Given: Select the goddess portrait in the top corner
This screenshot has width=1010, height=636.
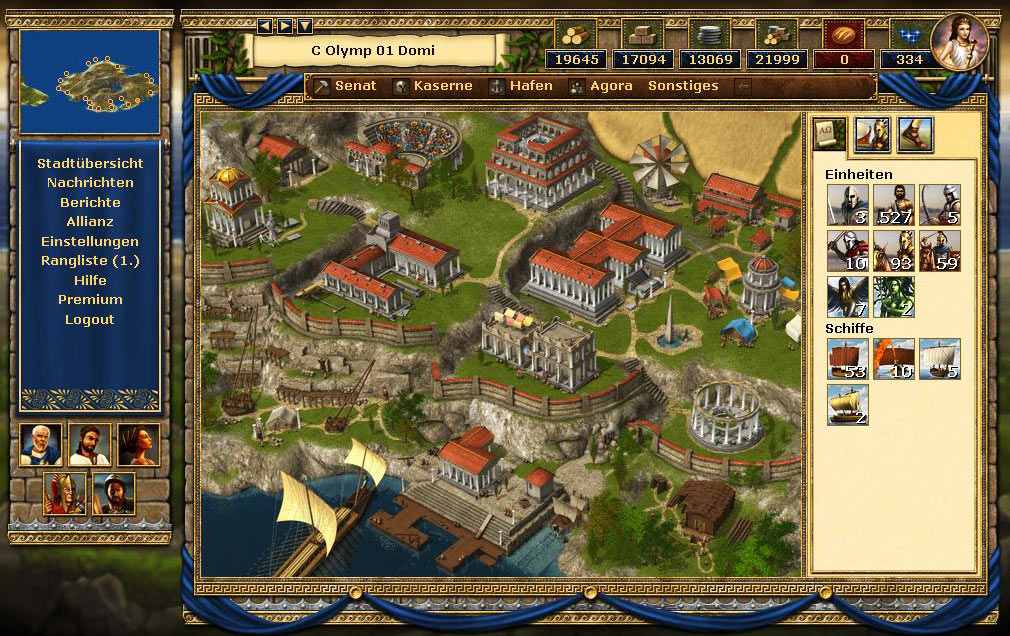Looking at the screenshot, I should 960,42.
